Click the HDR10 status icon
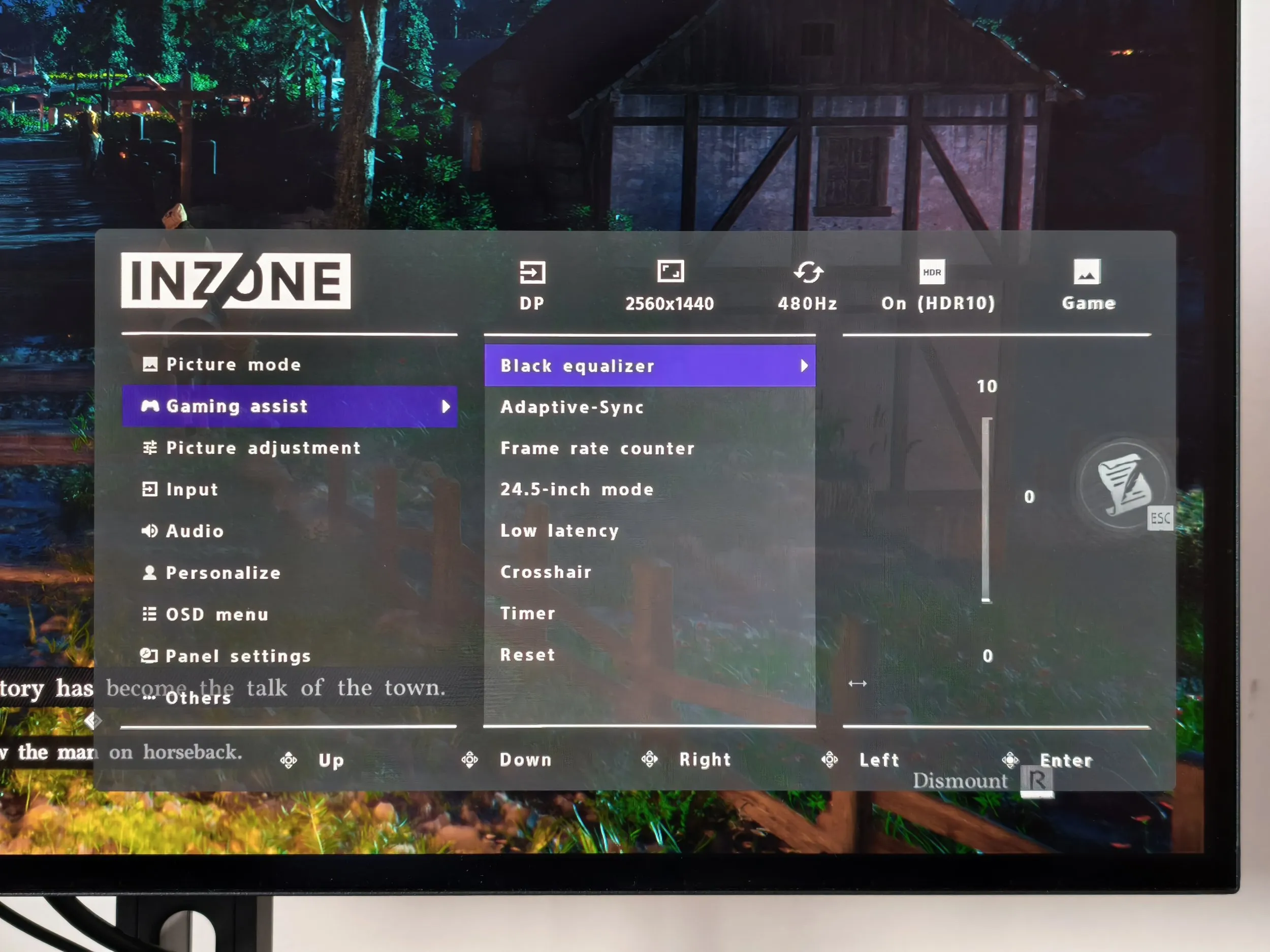This screenshot has width=1270, height=952. [931, 273]
